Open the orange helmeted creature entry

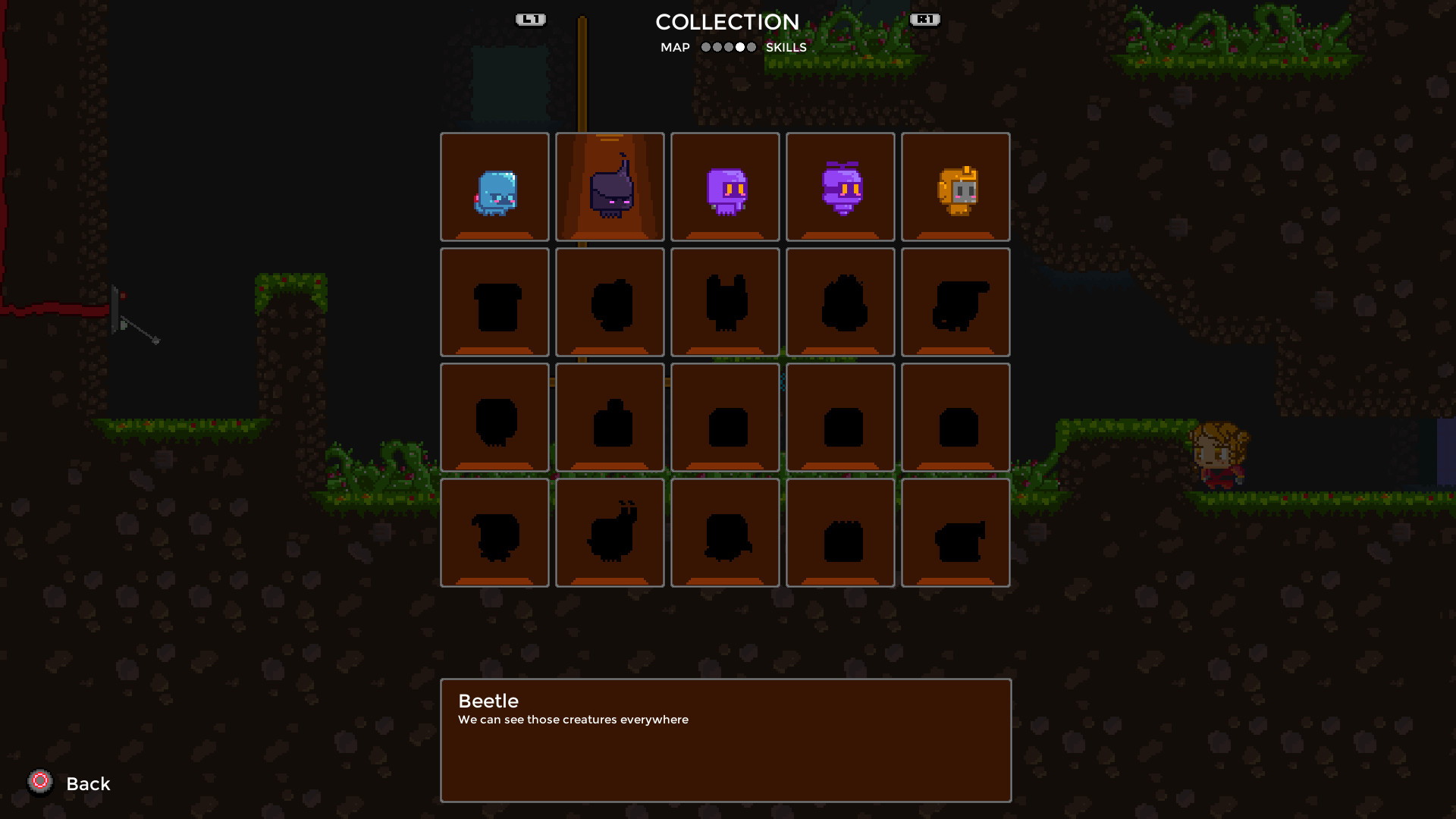955,187
